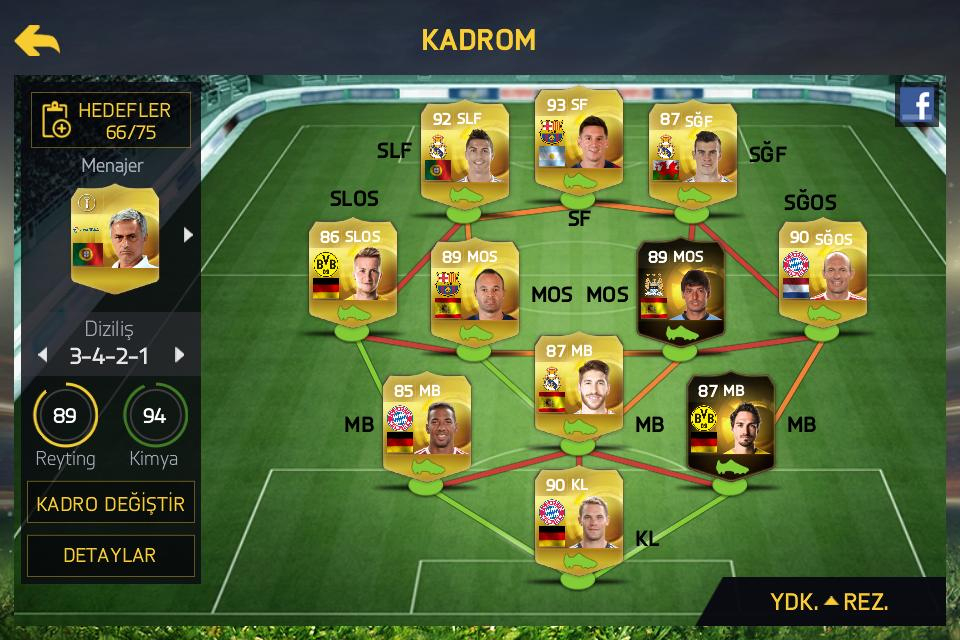960x640 pixels.
Task: Select the manager card
Action: [115, 238]
